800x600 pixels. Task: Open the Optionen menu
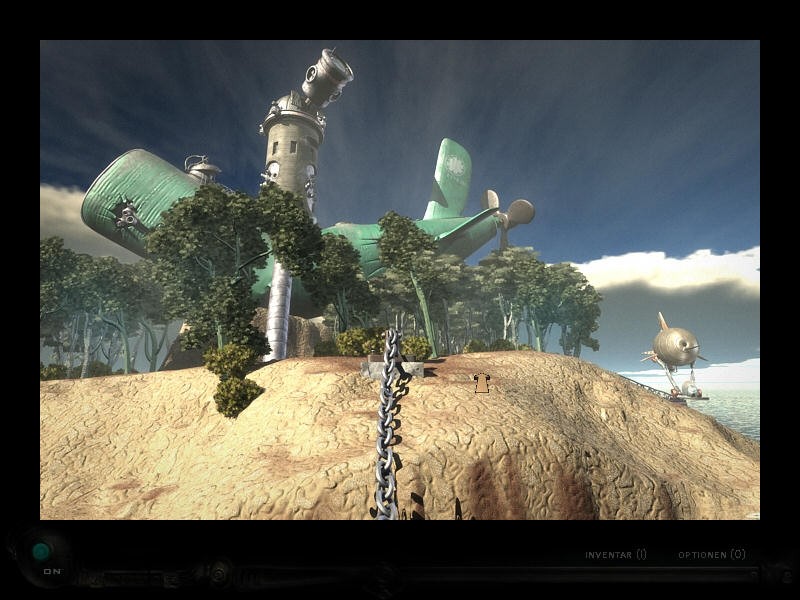pos(711,554)
